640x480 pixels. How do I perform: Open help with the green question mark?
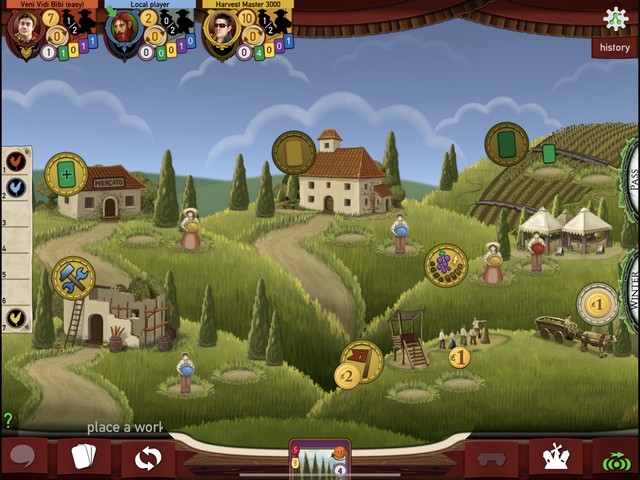[x=8, y=421]
